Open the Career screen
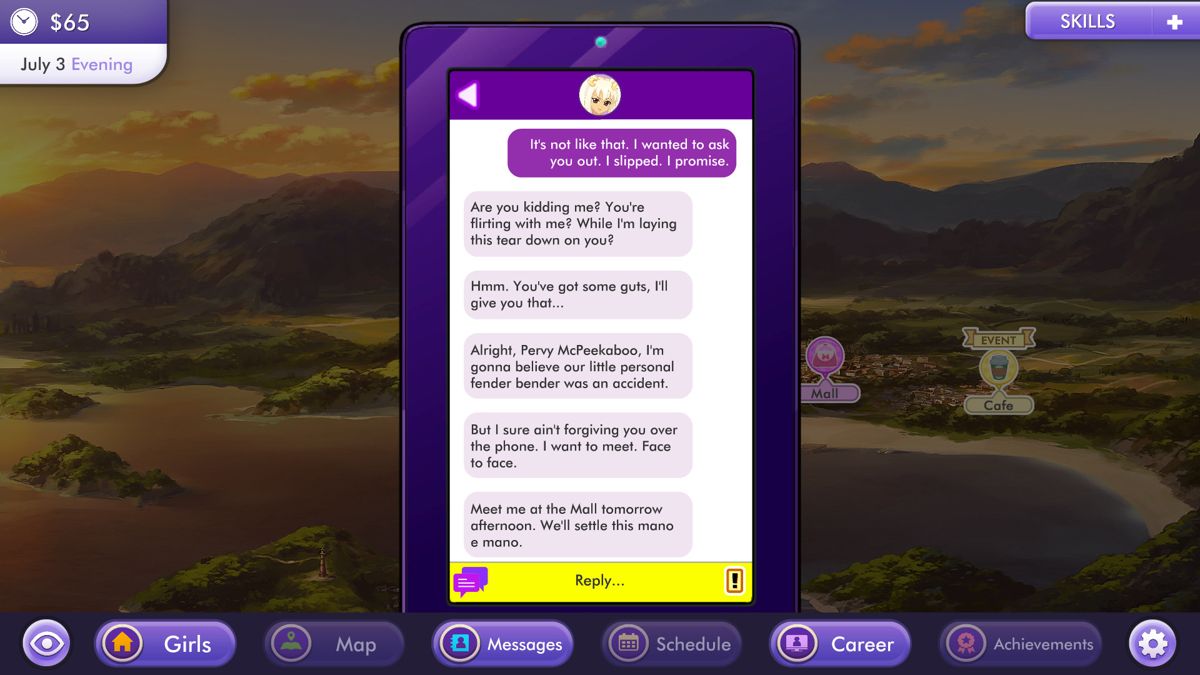Viewport: 1200px width, 675px height. [840, 644]
